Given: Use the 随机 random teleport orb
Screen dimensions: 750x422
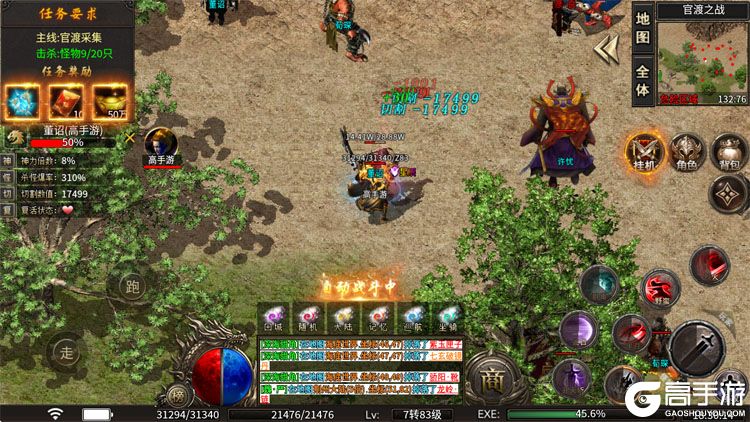Looking at the screenshot, I should tap(304, 318).
